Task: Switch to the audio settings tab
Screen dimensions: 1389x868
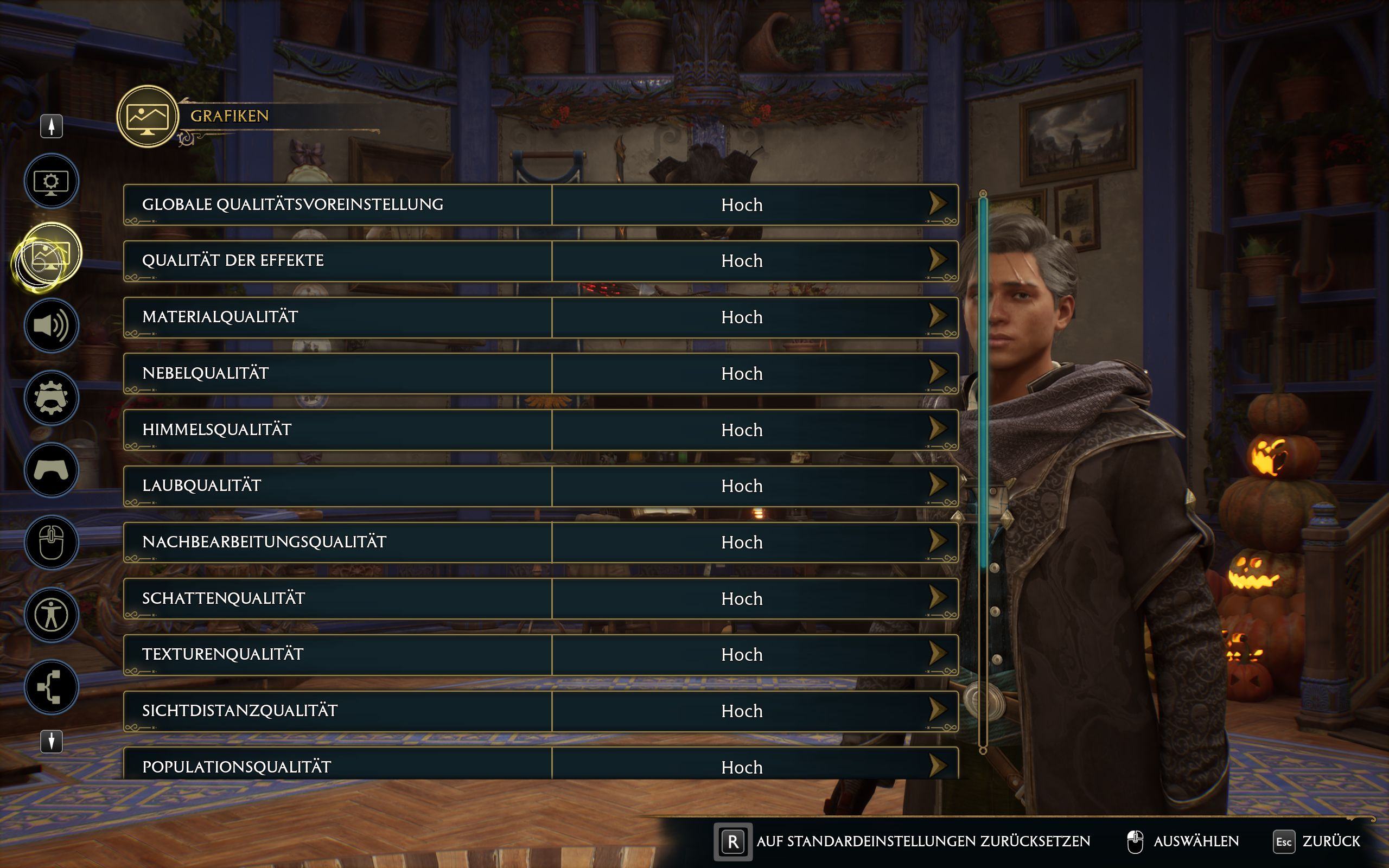Action: 51,325
